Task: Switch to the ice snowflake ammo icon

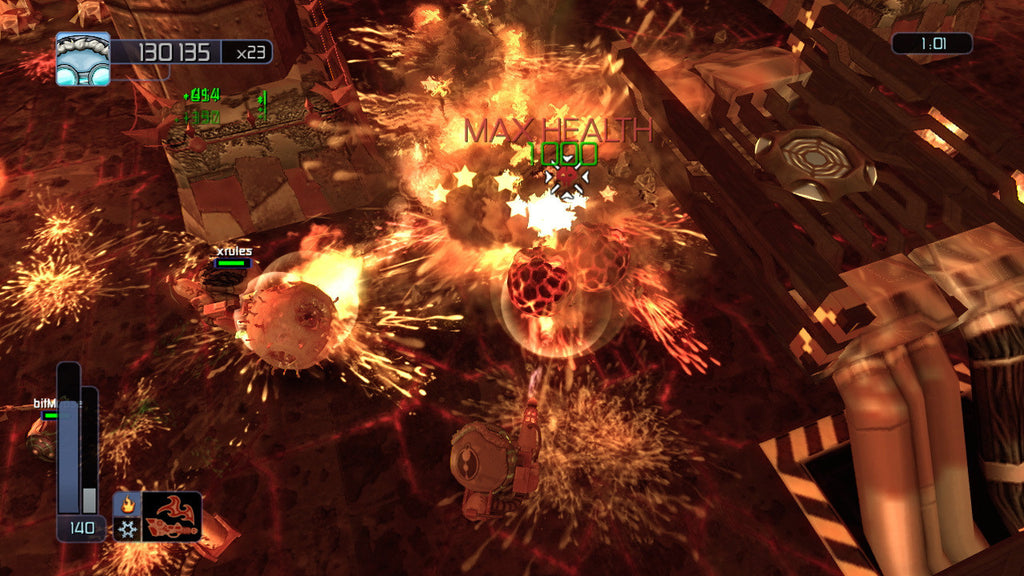Action: [127, 527]
